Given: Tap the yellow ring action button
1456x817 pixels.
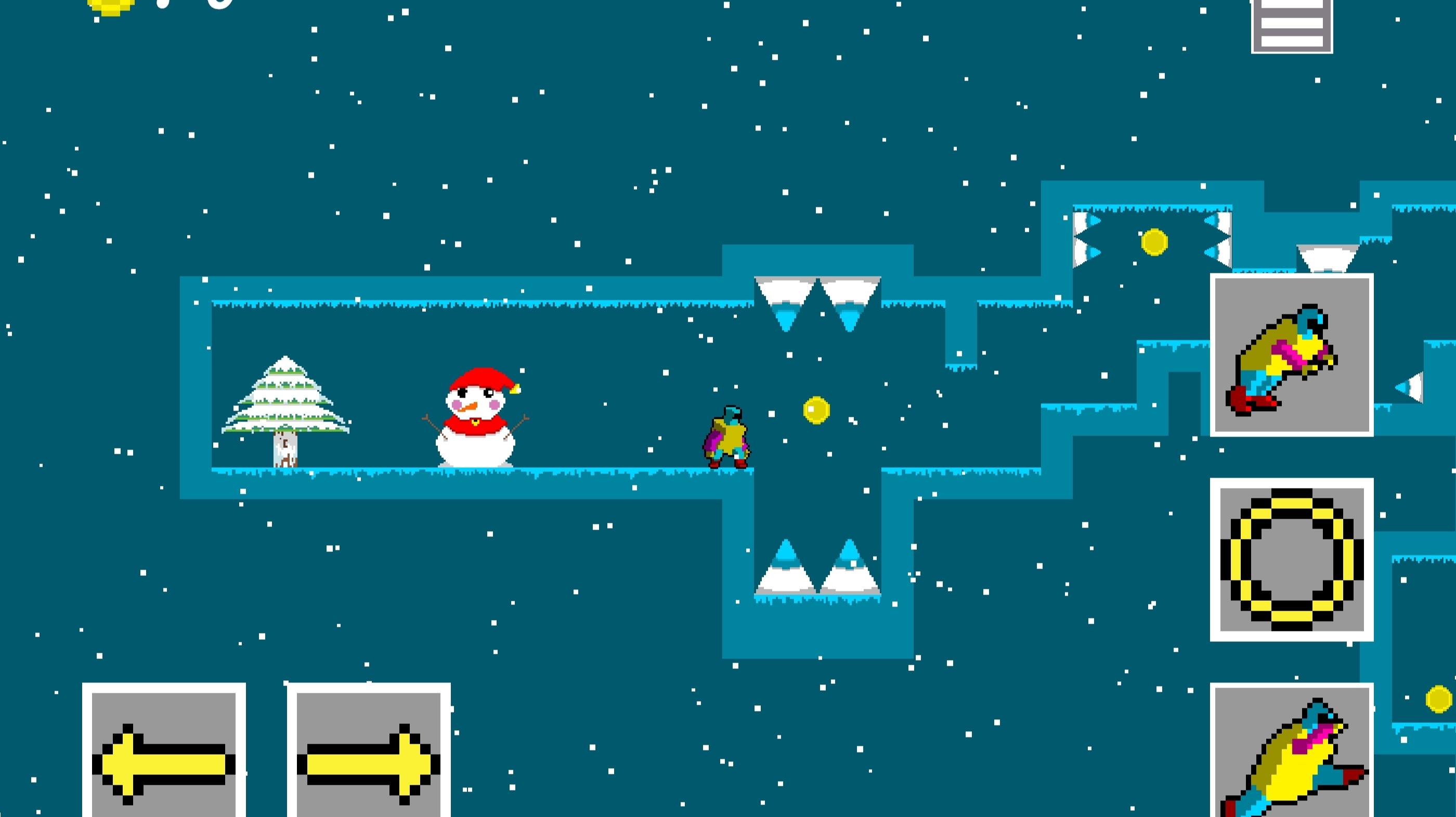Looking at the screenshot, I should click(x=1292, y=559).
